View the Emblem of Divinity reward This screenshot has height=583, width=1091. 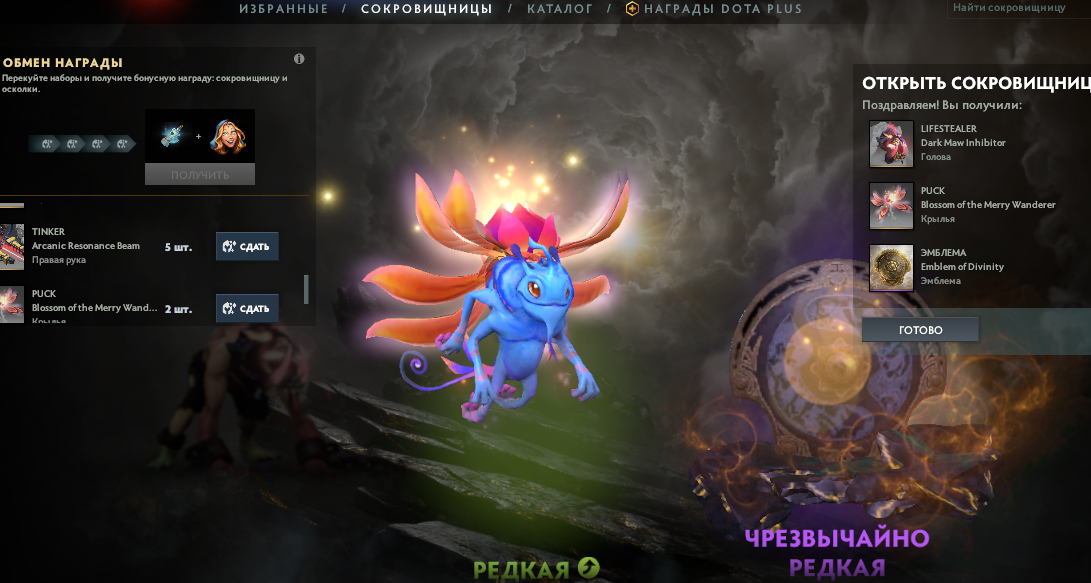[x=891, y=267]
